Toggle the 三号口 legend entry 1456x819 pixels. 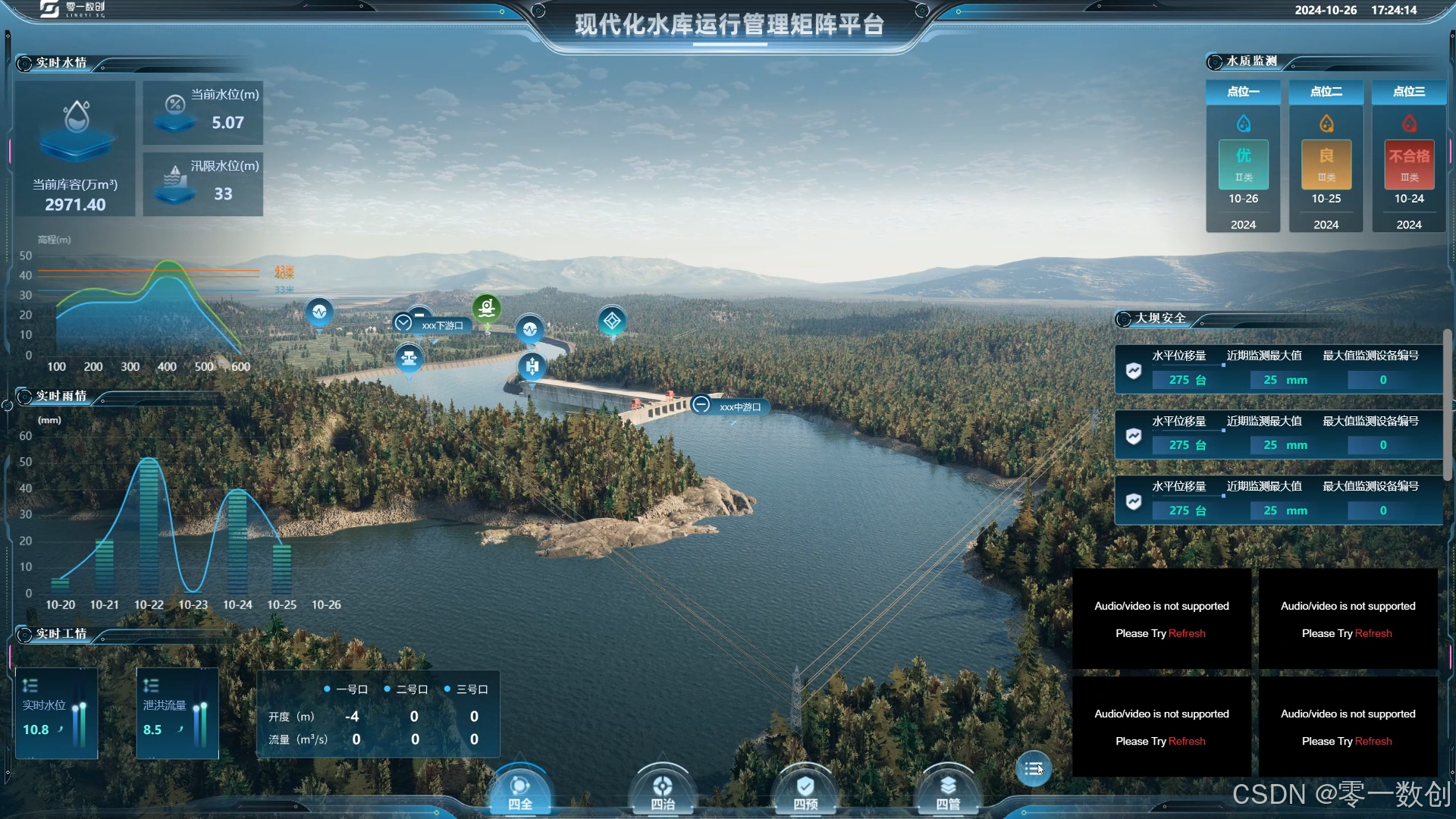click(x=466, y=689)
